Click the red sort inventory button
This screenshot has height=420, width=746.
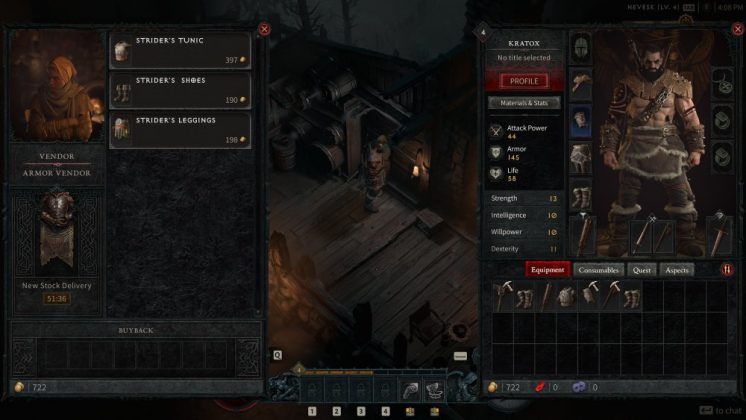pyautogui.click(x=726, y=269)
